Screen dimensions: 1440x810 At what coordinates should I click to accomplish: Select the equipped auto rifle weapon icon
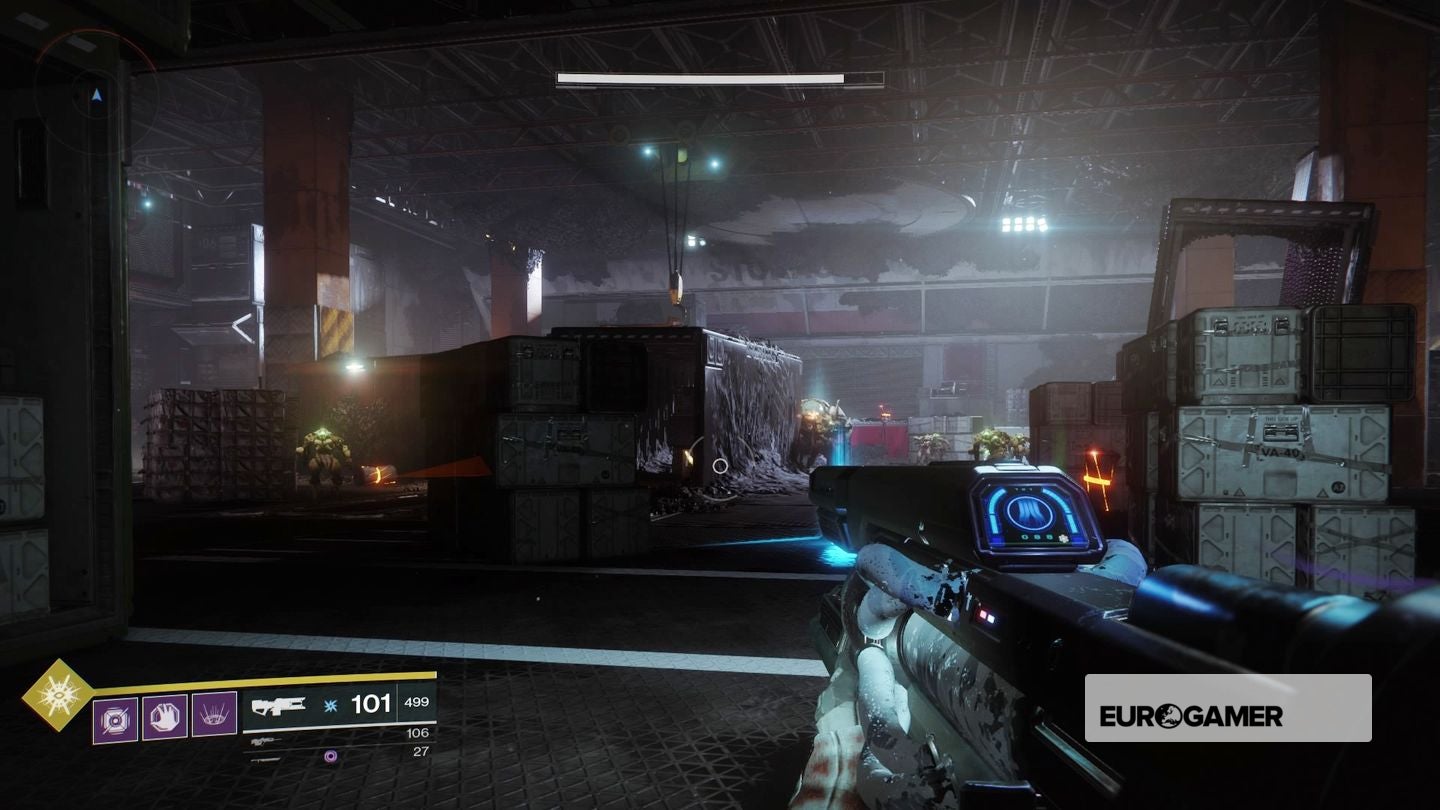[x=279, y=706]
